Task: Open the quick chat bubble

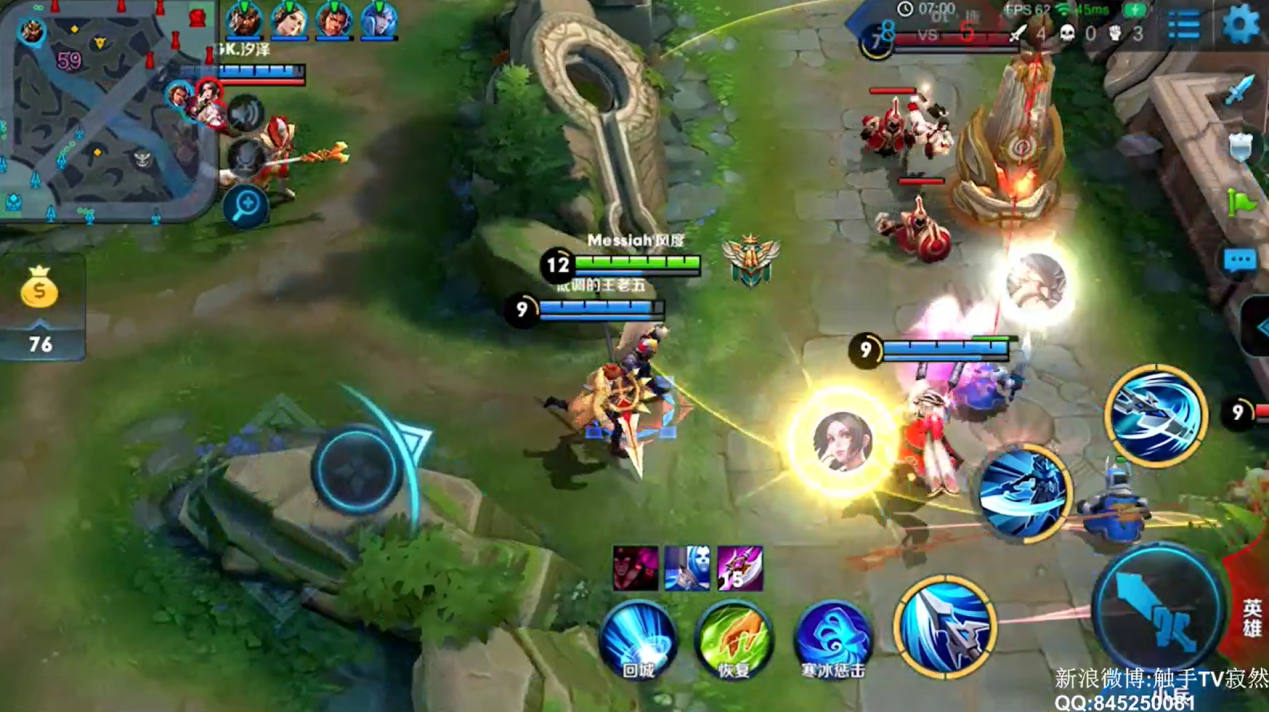Action: (x=1240, y=261)
